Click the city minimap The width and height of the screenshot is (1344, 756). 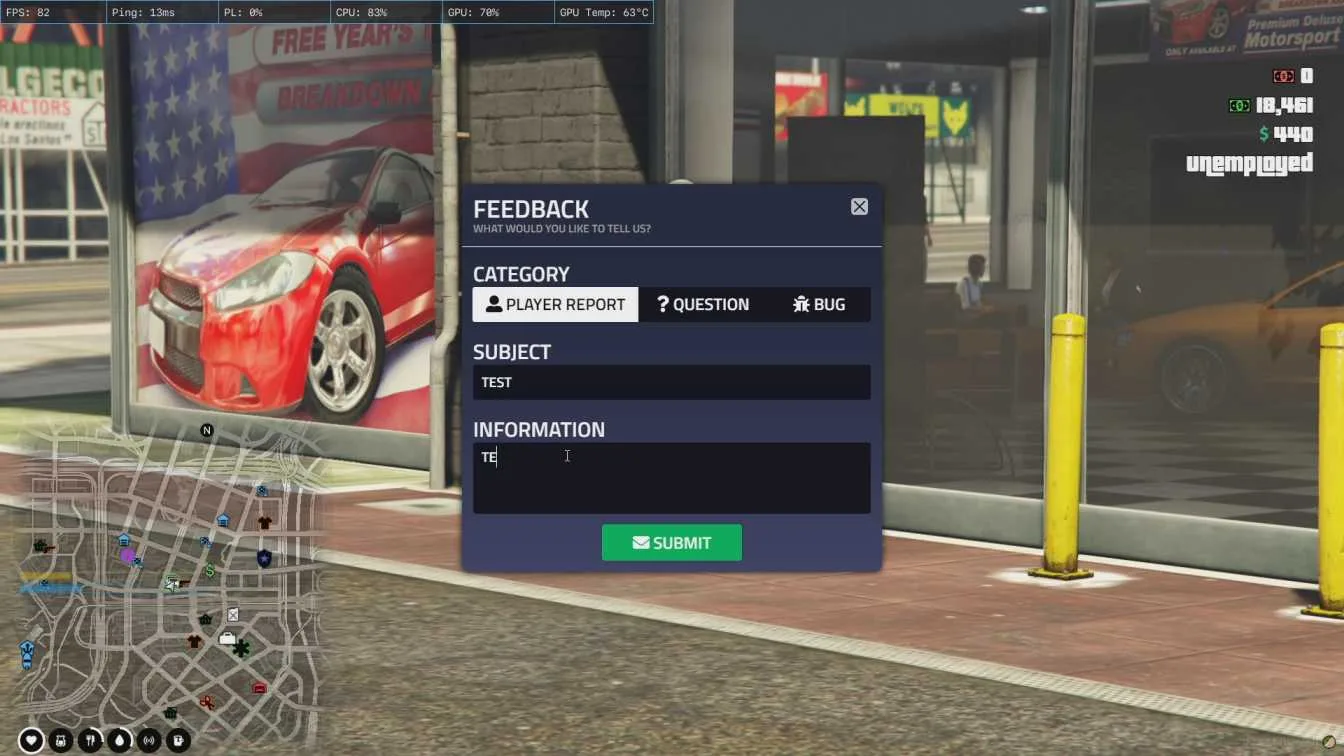[170, 580]
